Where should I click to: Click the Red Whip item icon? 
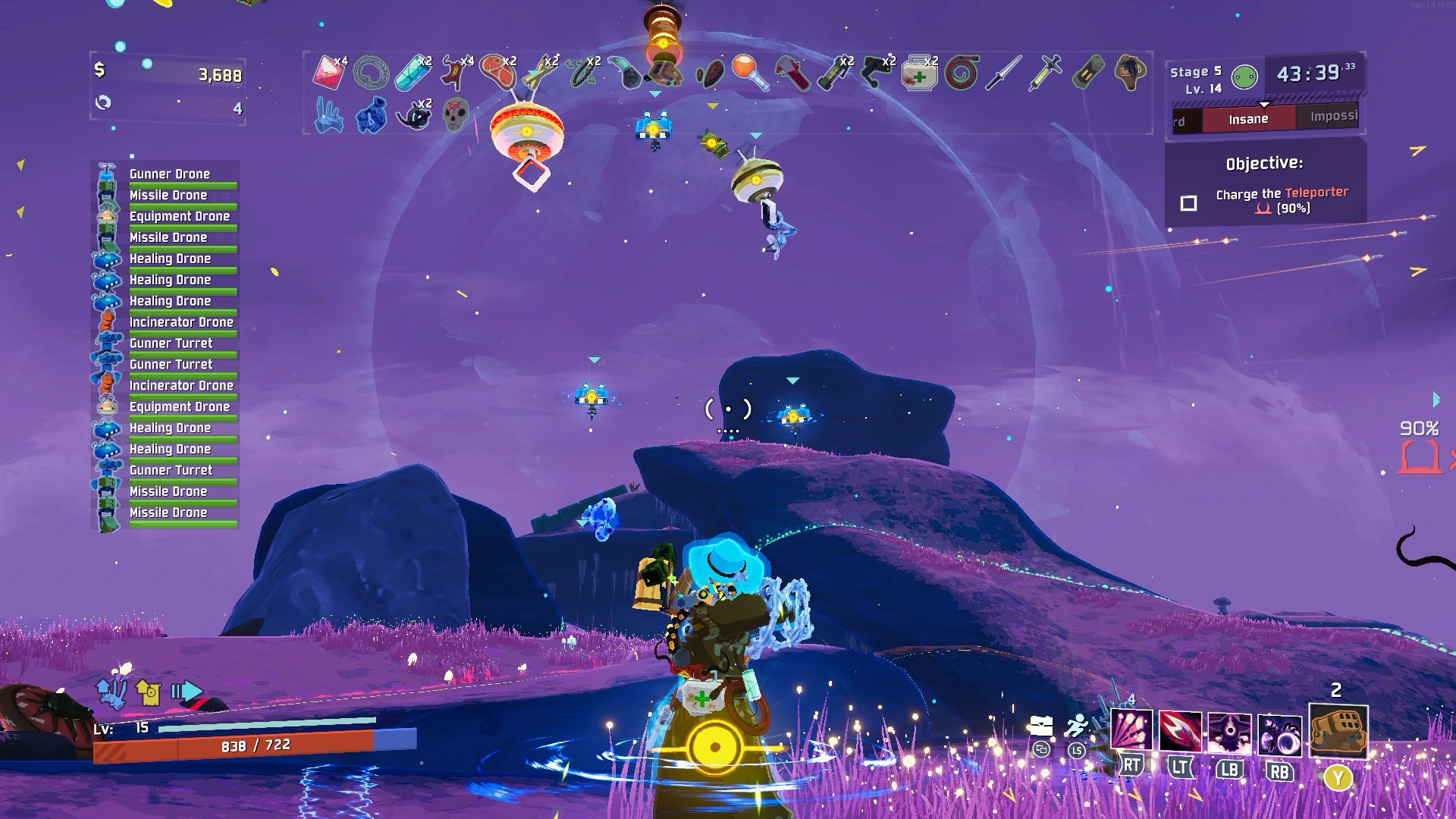tap(962, 74)
